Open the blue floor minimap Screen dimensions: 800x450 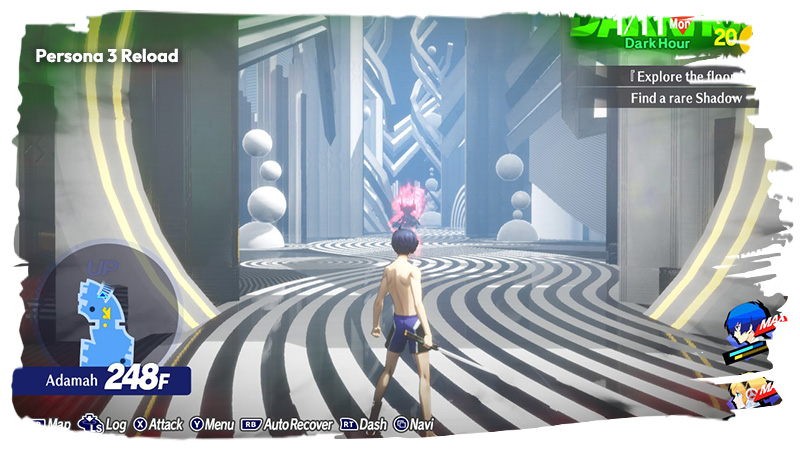click(103, 311)
